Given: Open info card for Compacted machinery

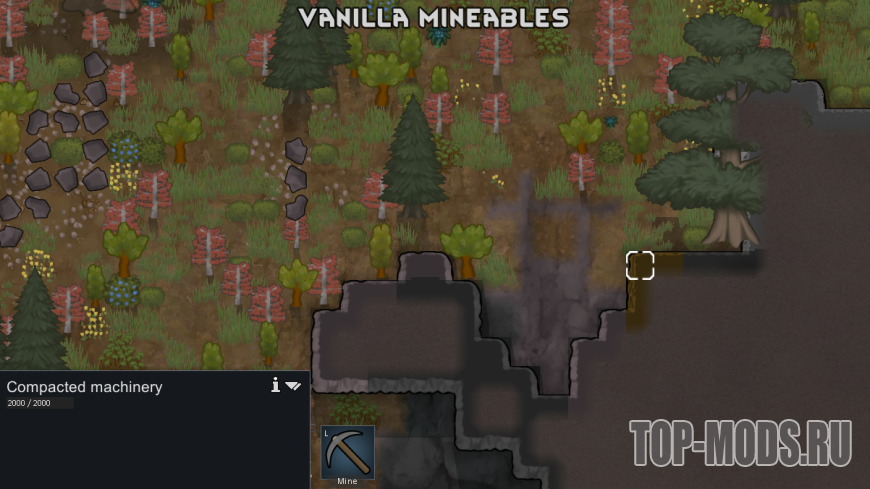Looking at the screenshot, I should [x=275, y=385].
